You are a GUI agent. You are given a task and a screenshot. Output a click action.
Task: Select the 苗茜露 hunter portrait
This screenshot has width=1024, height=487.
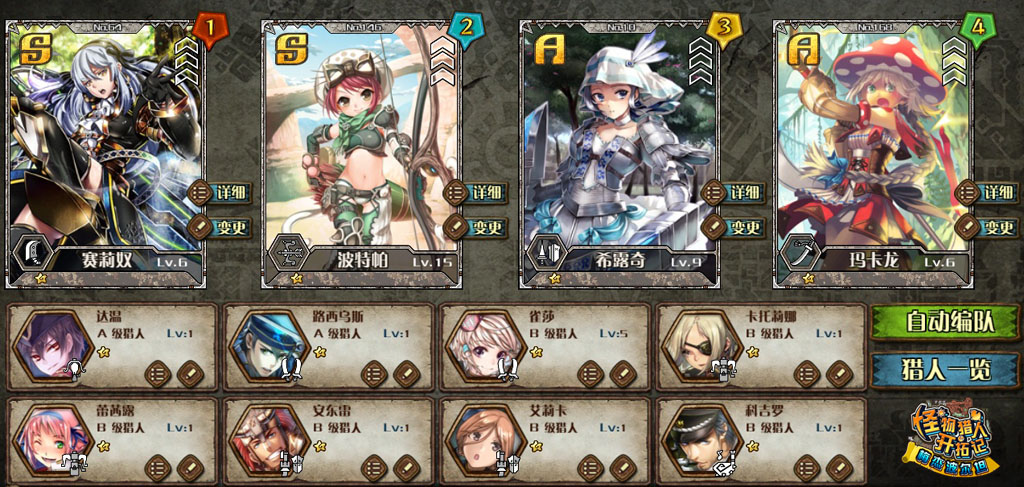point(54,439)
